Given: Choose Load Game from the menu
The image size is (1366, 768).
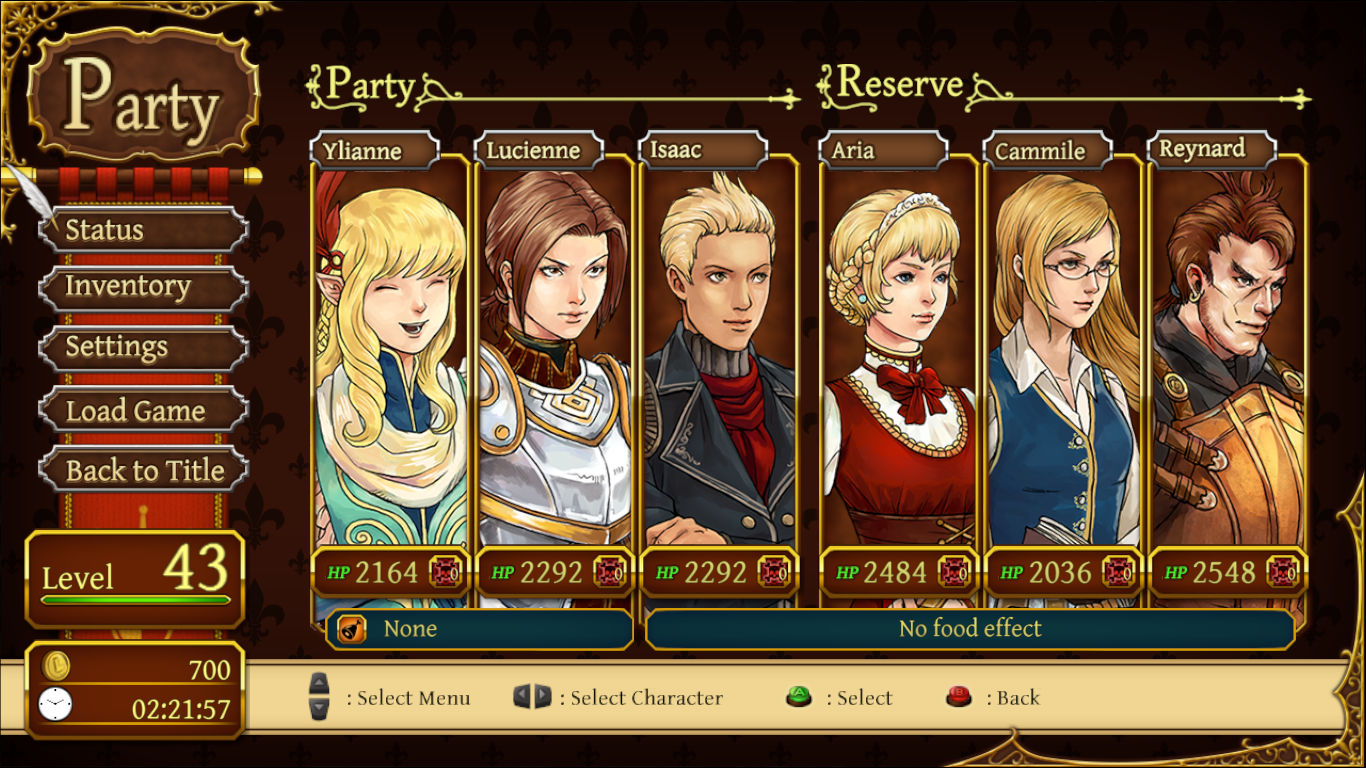Looking at the screenshot, I should (143, 410).
